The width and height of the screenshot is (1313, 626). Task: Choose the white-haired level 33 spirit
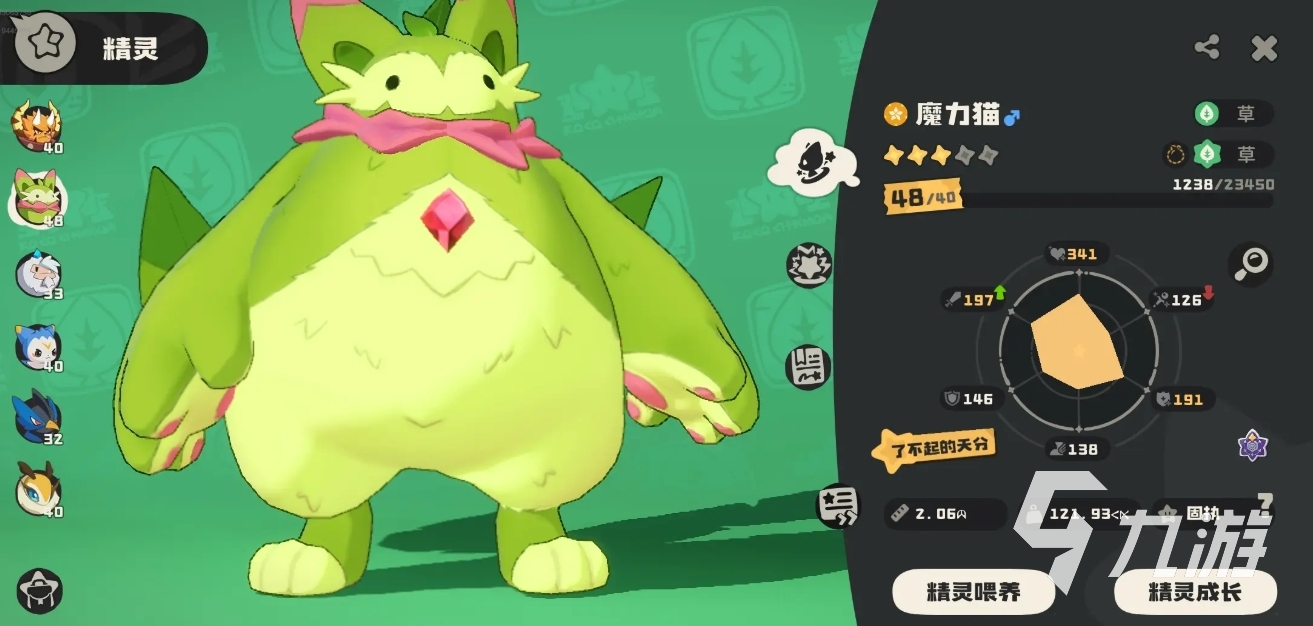[38, 272]
